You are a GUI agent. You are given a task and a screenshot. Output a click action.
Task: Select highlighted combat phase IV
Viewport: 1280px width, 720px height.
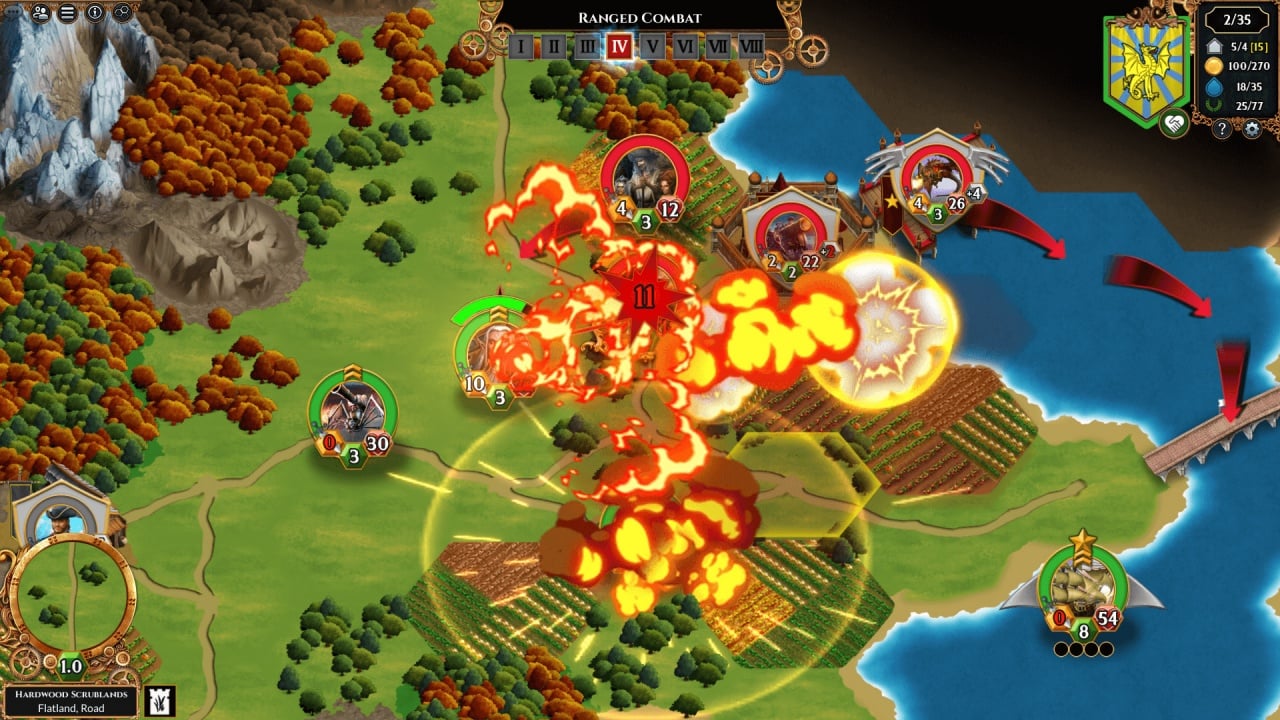(x=619, y=46)
